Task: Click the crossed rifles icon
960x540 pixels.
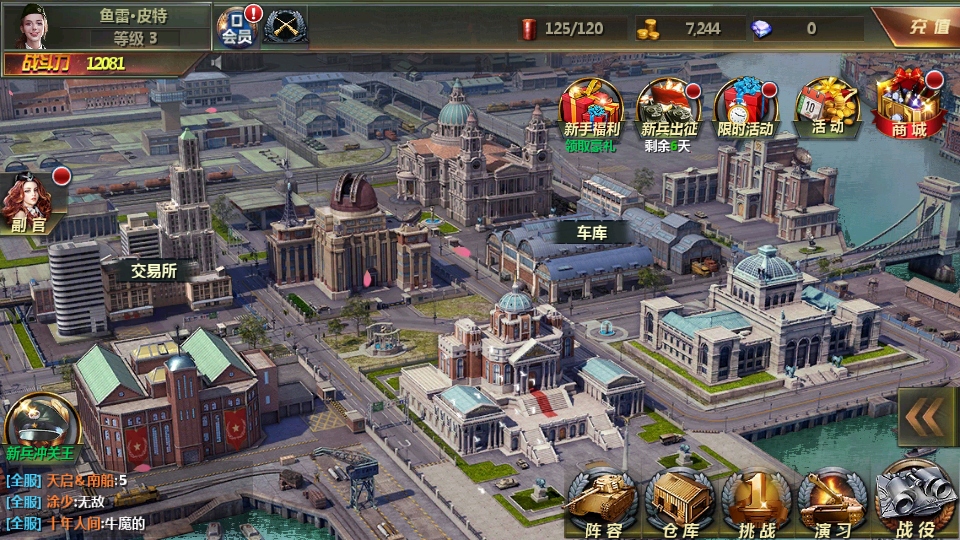Action: click(285, 26)
